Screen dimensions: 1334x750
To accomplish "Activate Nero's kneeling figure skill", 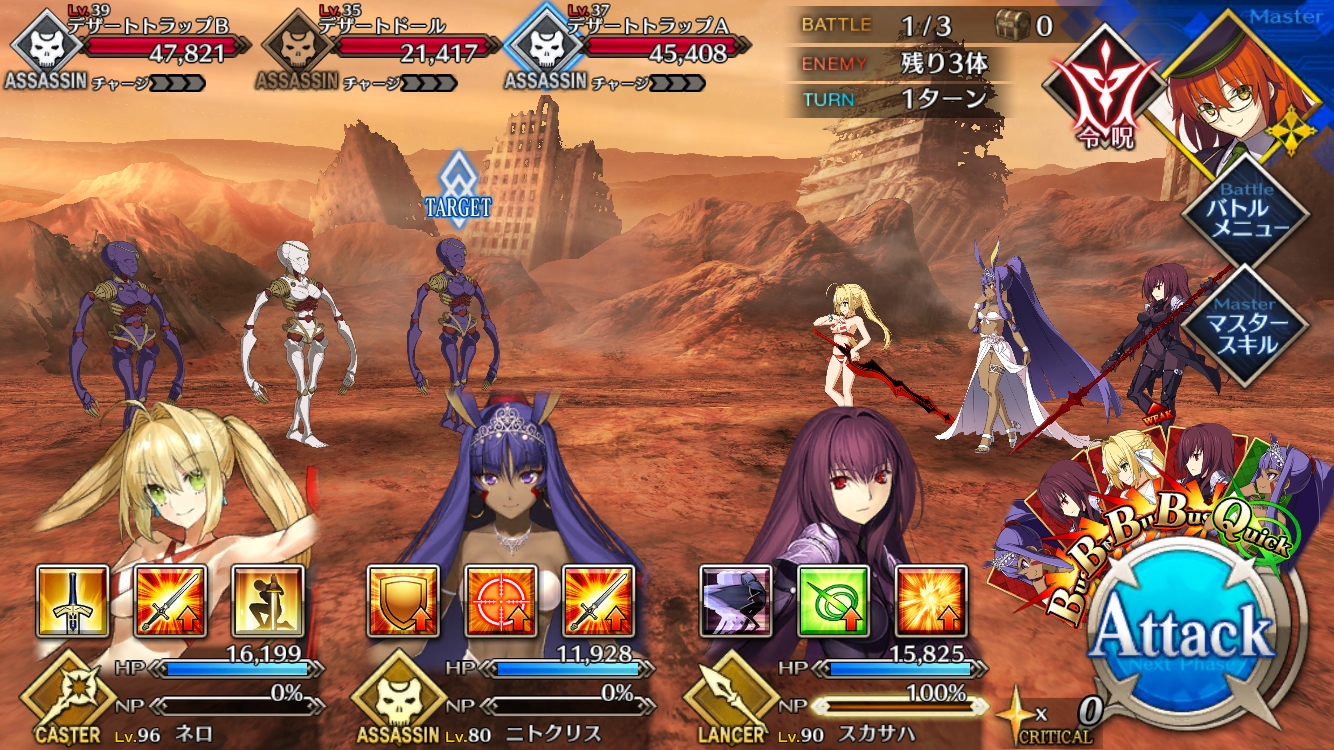I will click(268, 602).
